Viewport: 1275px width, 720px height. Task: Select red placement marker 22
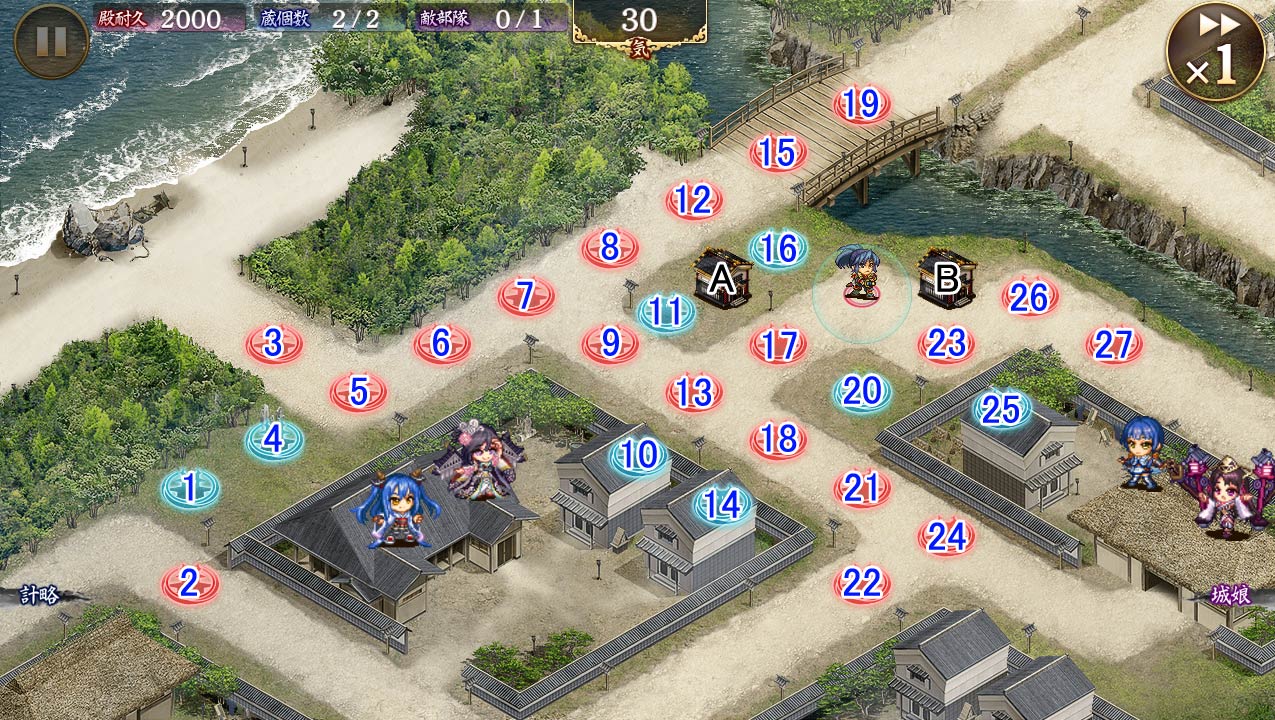pos(862,583)
